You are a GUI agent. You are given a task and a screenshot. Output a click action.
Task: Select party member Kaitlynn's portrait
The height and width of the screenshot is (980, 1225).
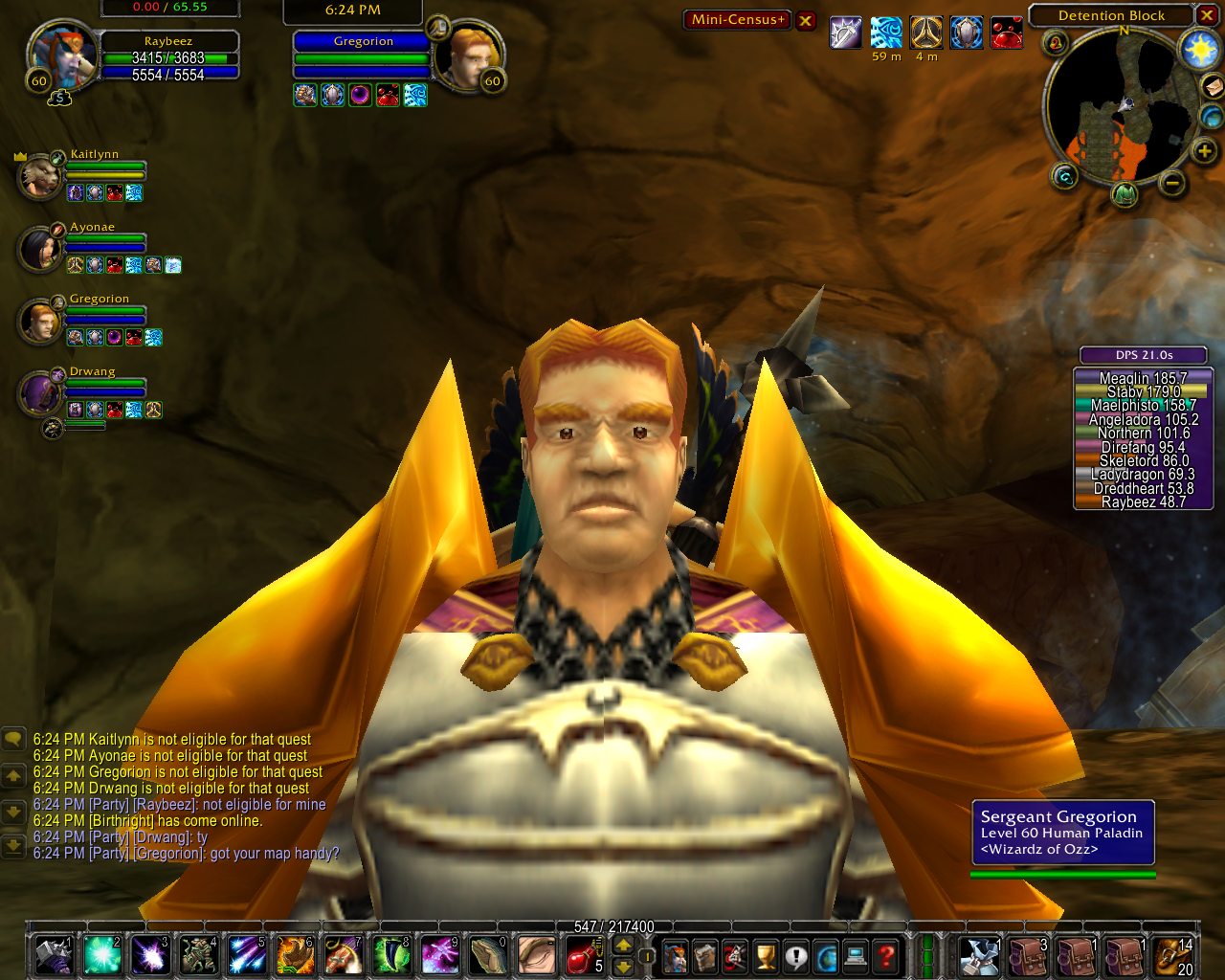point(40,178)
